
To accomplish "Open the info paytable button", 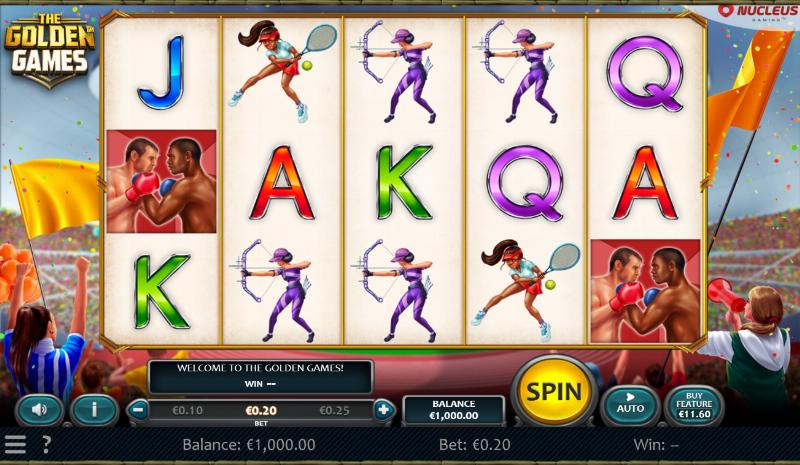I will 94,409.
